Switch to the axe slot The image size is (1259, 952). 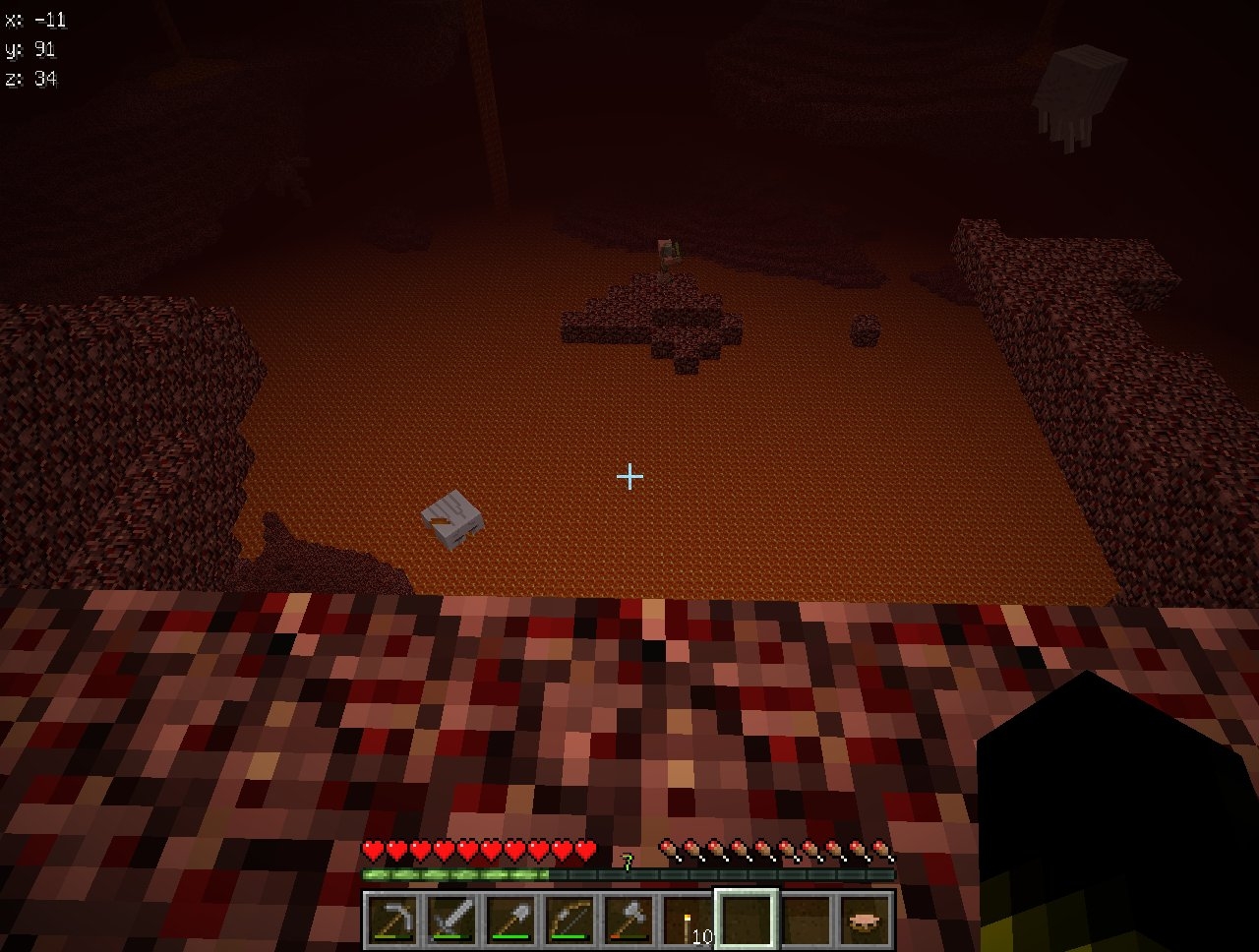click(629, 921)
